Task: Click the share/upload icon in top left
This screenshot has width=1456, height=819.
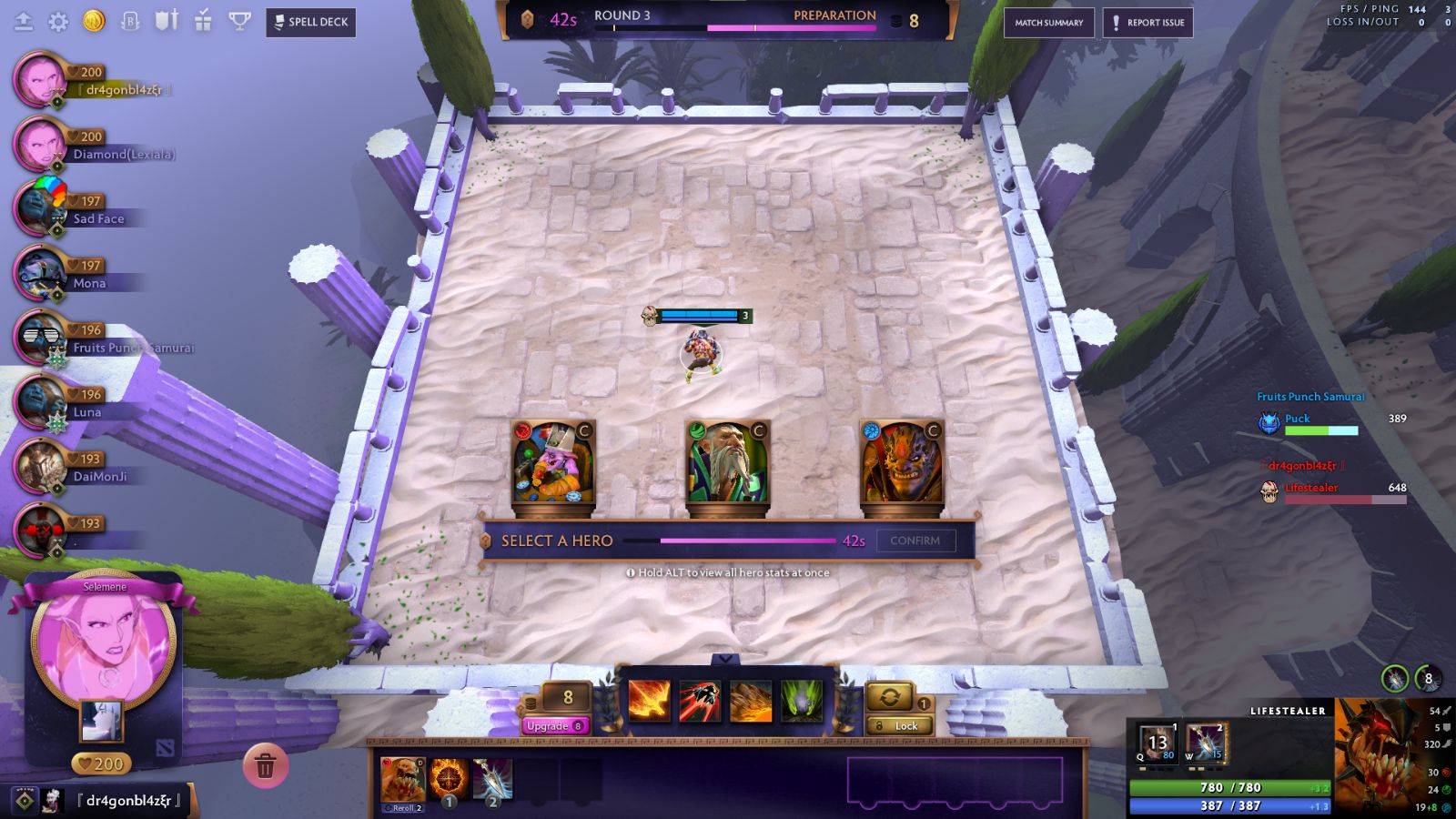Action: [x=24, y=21]
